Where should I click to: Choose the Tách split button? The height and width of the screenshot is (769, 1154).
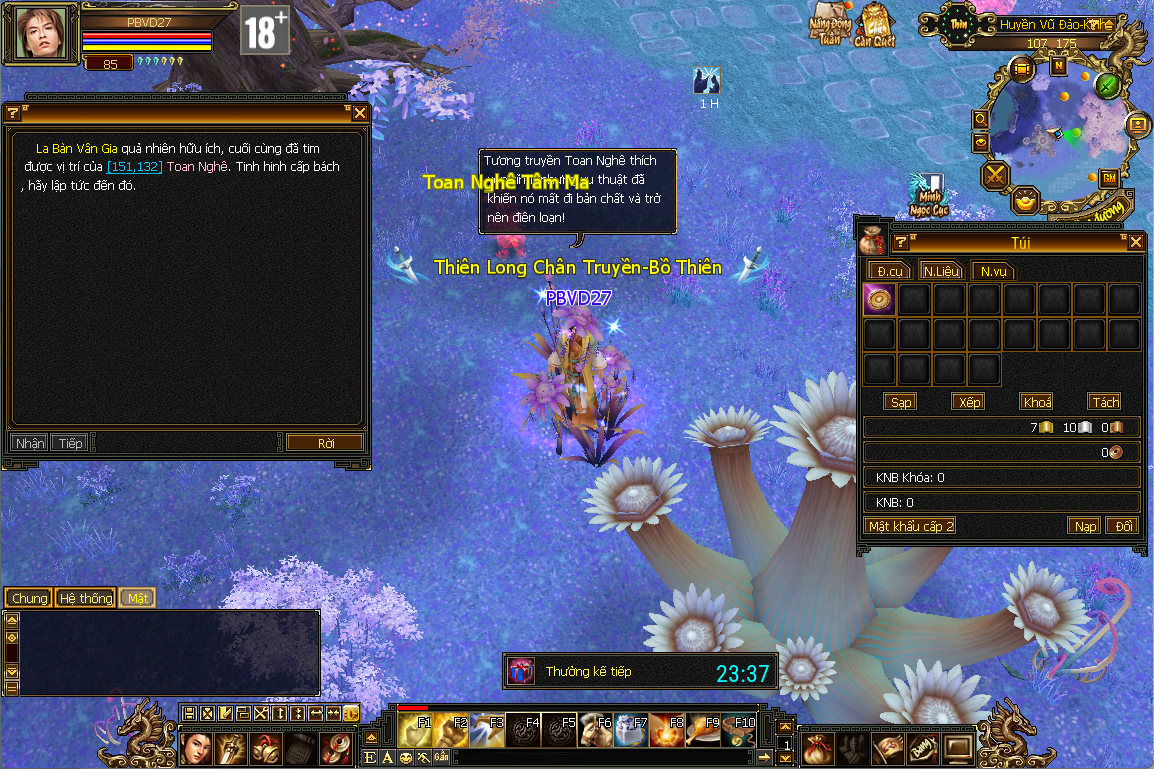1105,402
